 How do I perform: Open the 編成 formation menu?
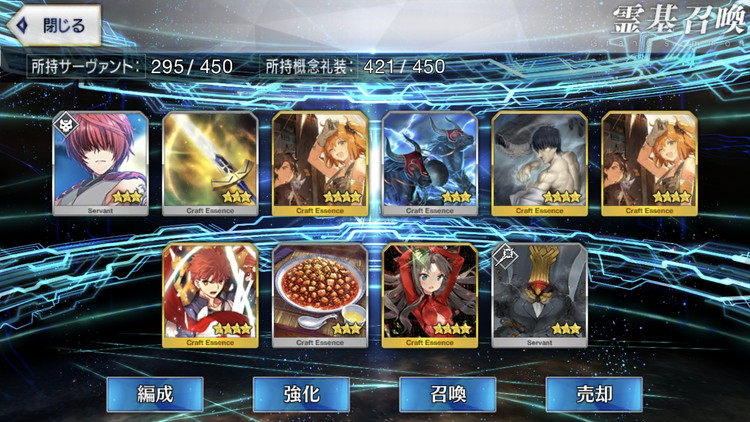tap(155, 394)
